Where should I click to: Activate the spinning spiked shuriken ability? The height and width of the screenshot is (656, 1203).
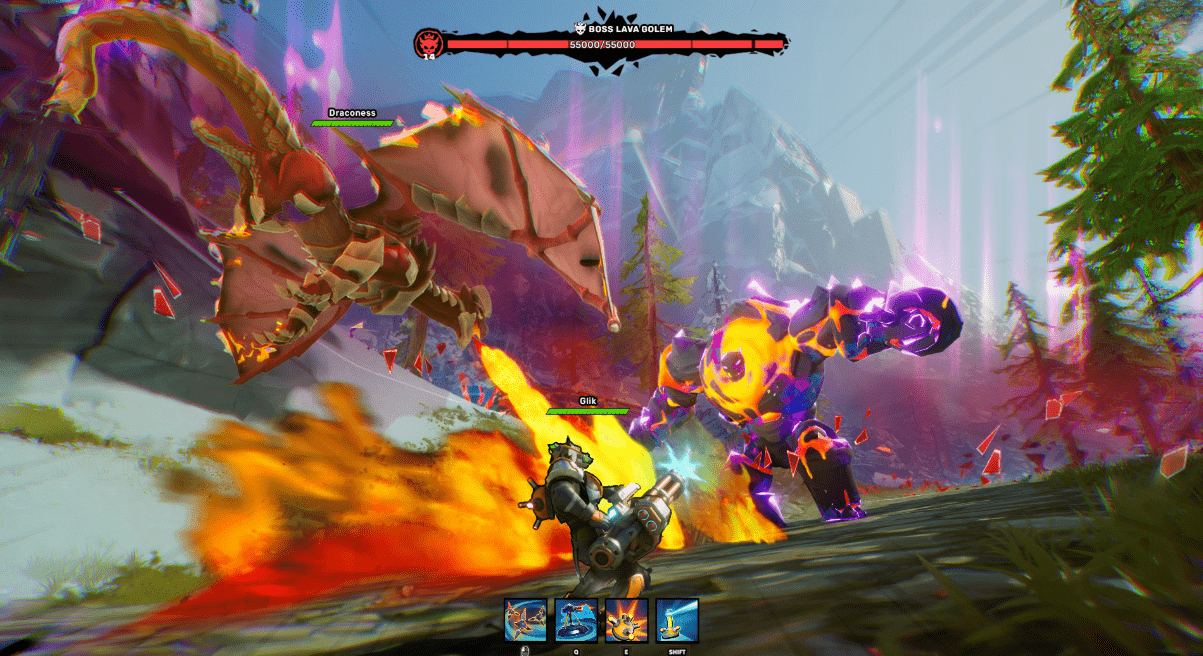click(x=525, y=620)
